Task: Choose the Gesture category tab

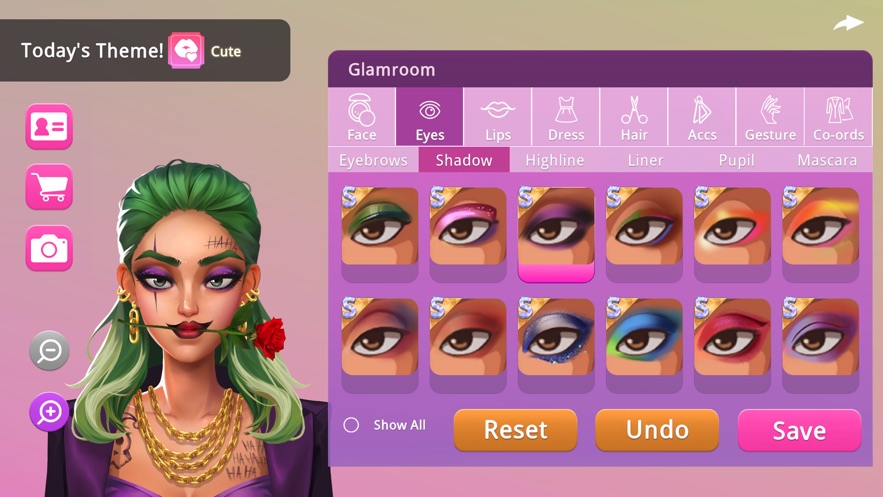Action: click(x=770, y=118)
